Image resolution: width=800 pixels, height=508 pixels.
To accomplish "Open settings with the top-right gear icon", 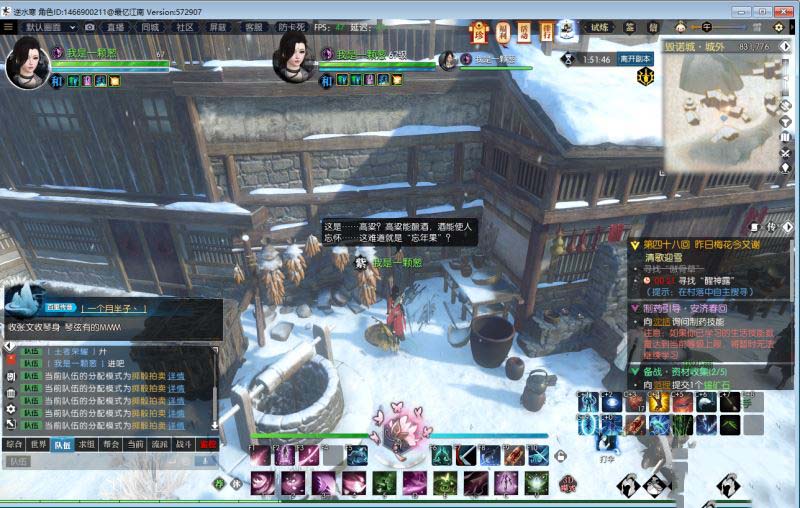I will [x=778, y=27].
